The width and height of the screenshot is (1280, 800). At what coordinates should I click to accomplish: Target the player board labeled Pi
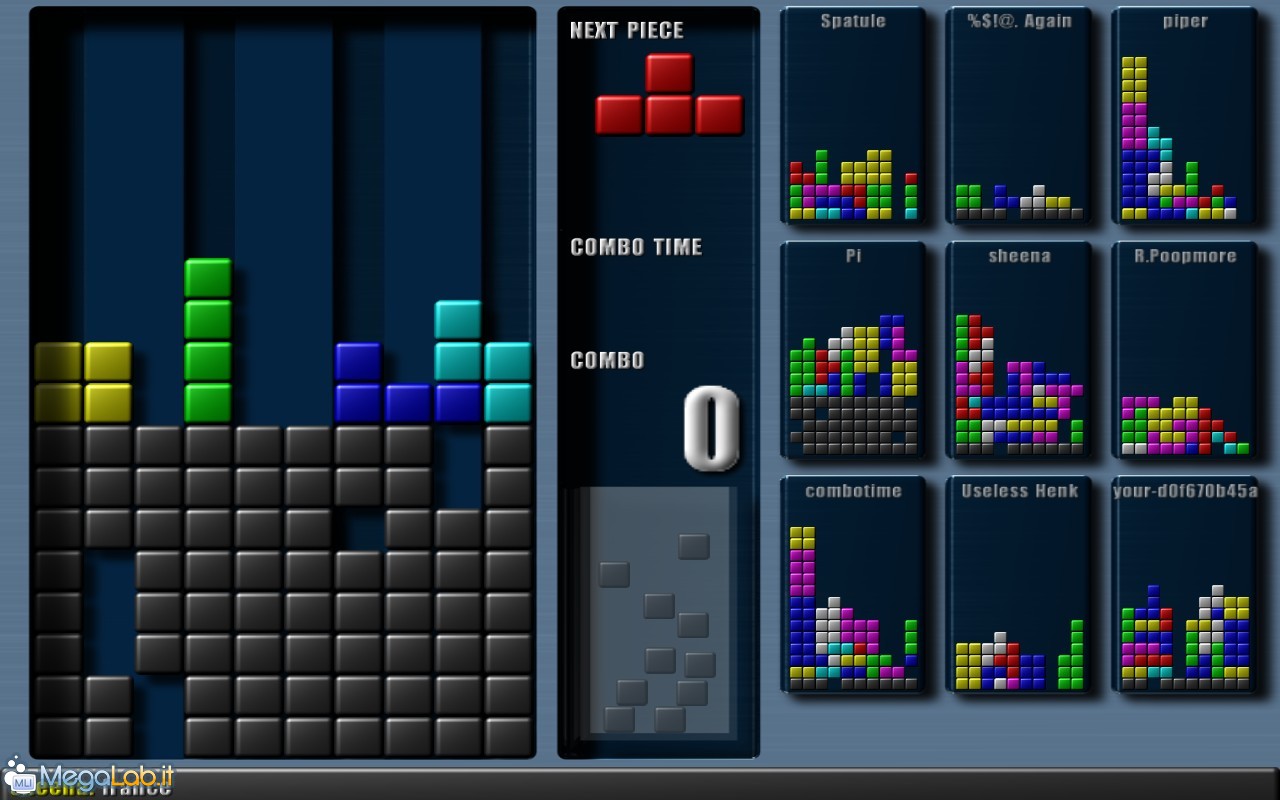[x=853, y=352]
